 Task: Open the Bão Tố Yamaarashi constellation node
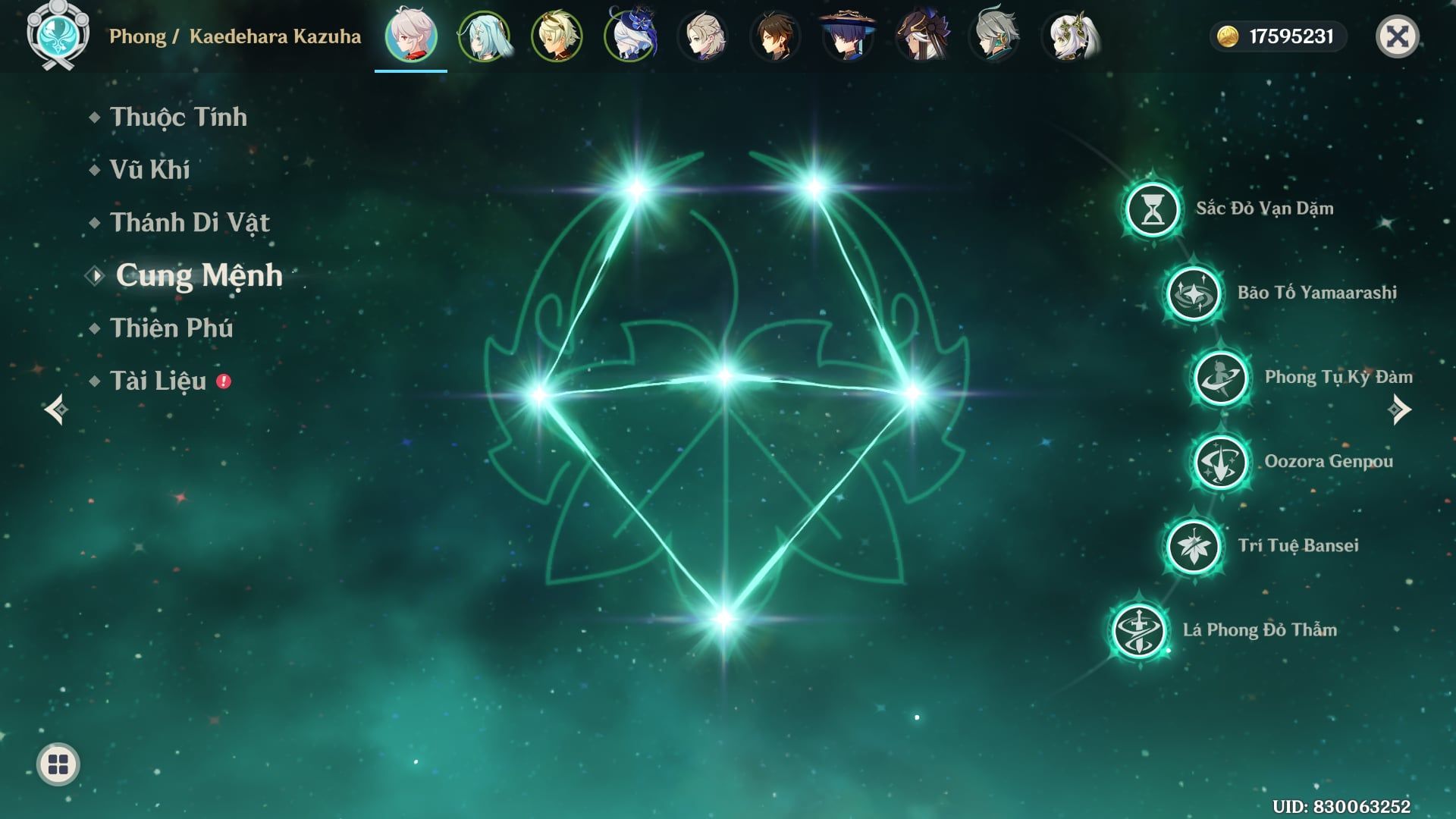click(x=1194, y=293)
